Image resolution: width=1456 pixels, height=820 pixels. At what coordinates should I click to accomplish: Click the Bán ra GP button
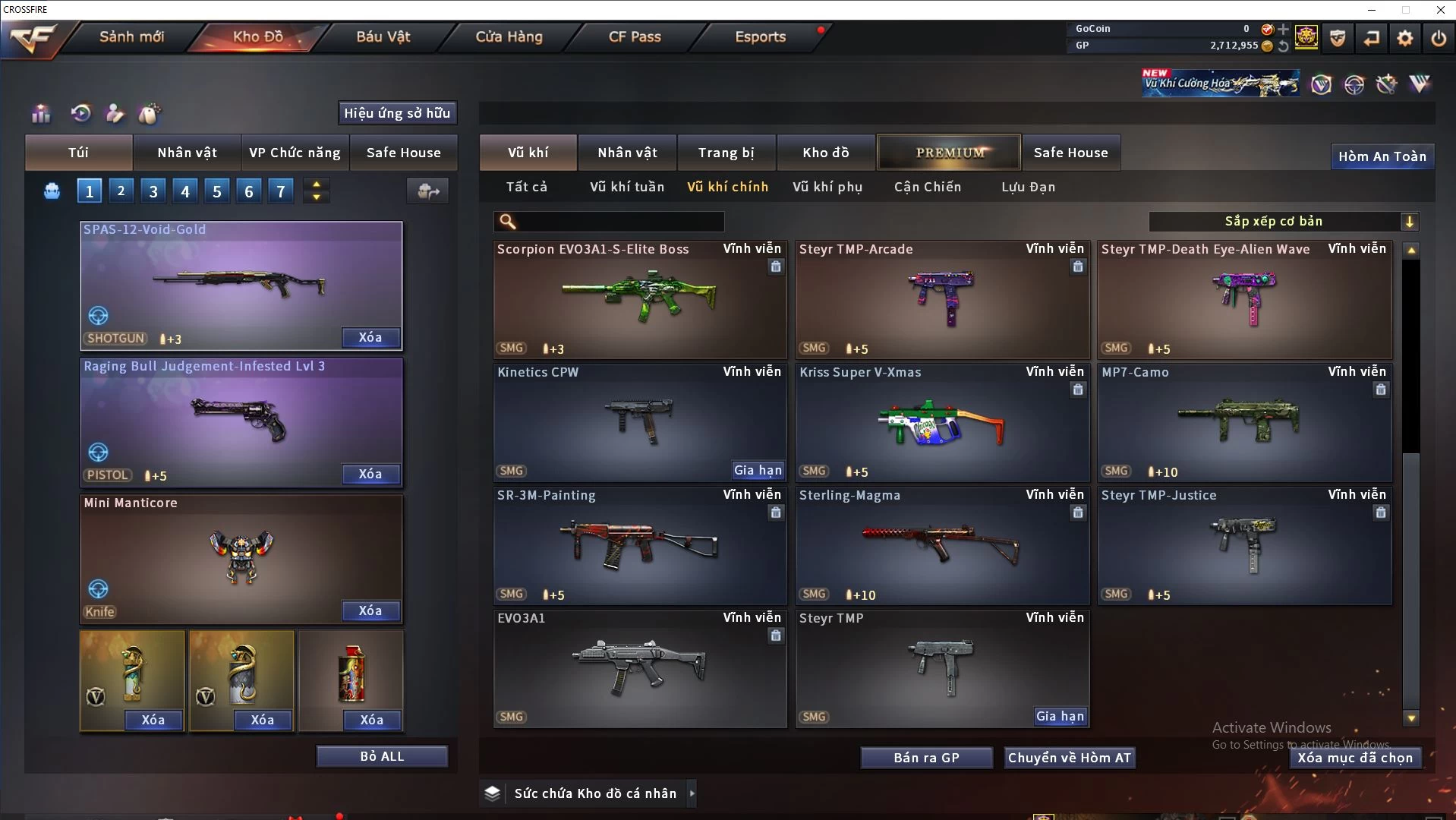tap(926, 758)
